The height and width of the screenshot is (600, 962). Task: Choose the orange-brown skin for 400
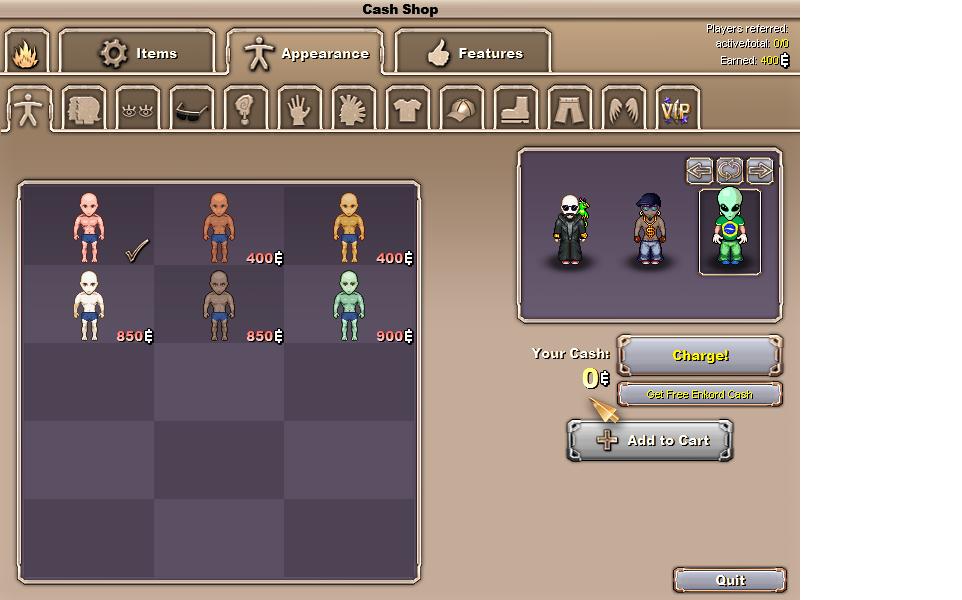219,227
